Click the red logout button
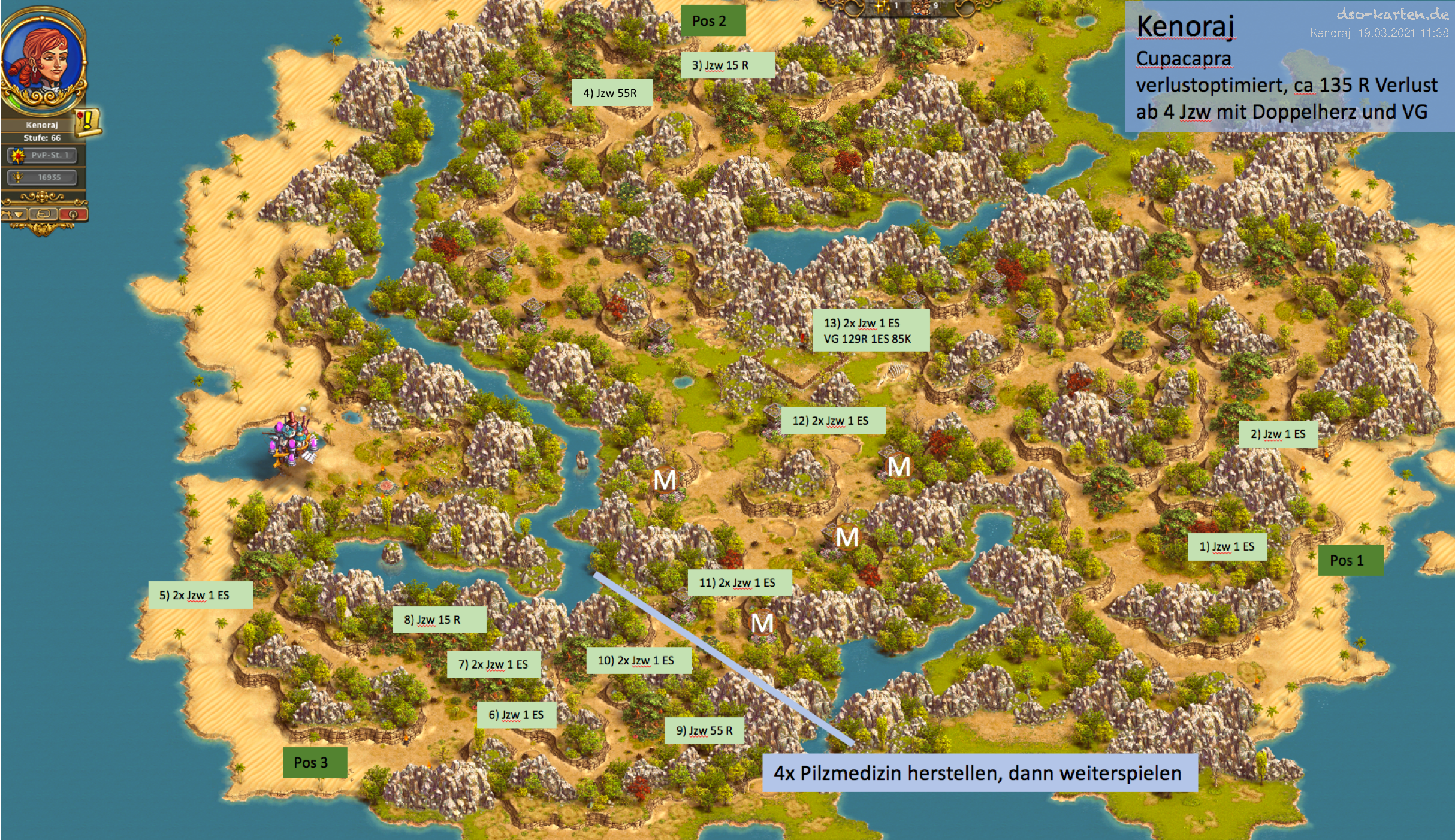Image resolution: width=1455 pixels, height=840 pixels. click(73, 214)
